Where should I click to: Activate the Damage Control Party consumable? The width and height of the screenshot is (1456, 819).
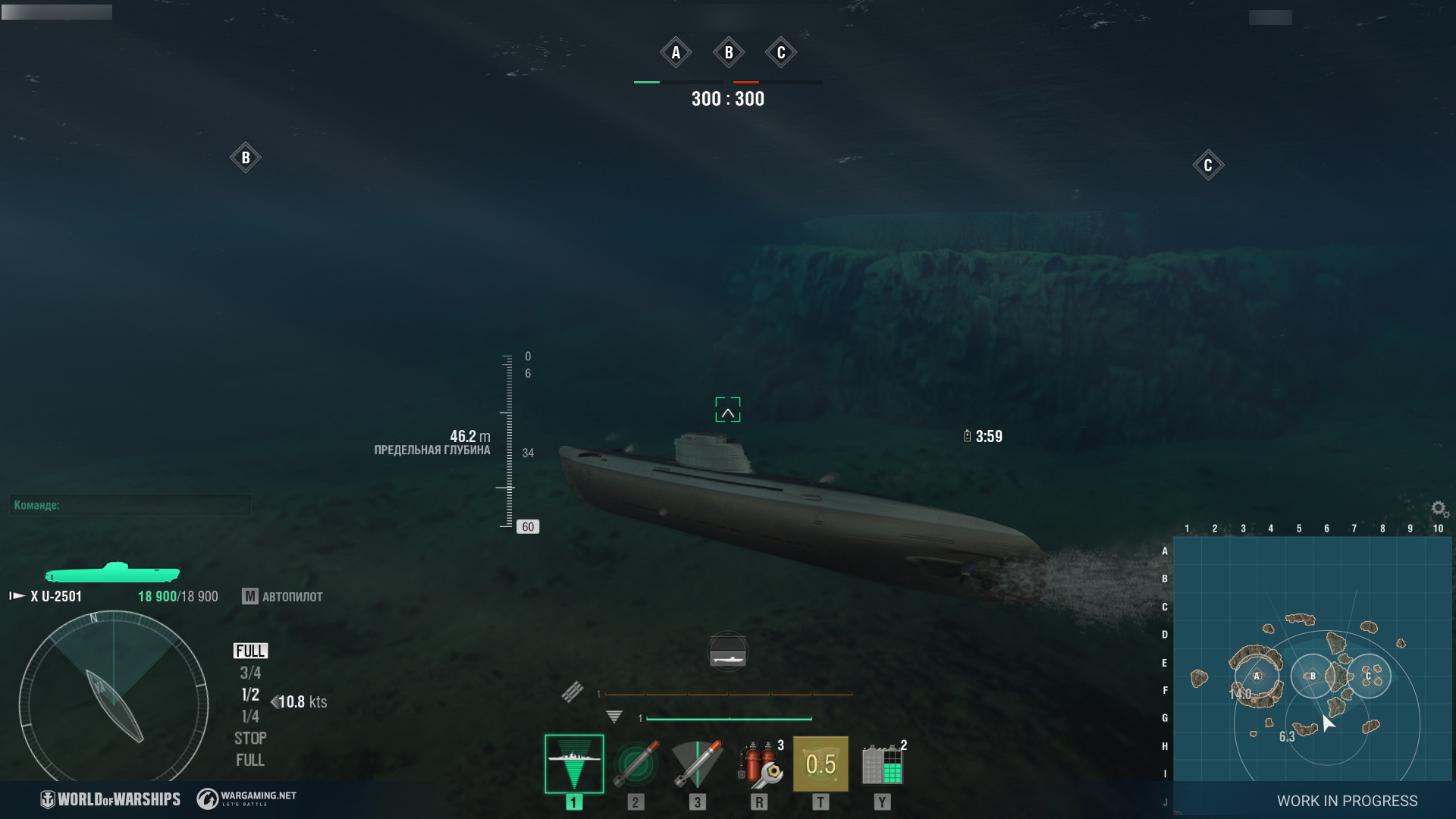[x=759, y=764]
